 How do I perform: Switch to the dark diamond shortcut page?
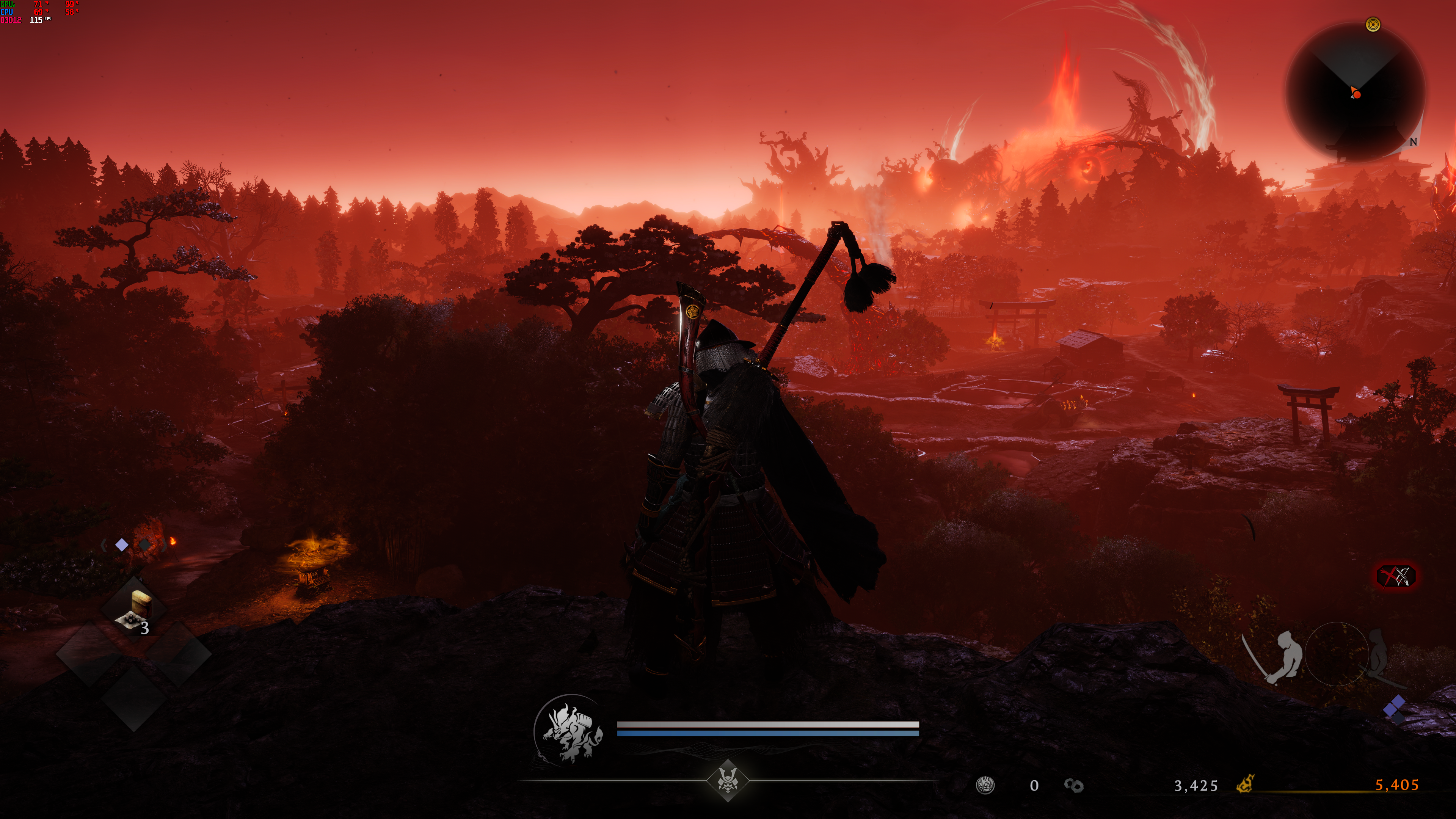pos(145,545)
